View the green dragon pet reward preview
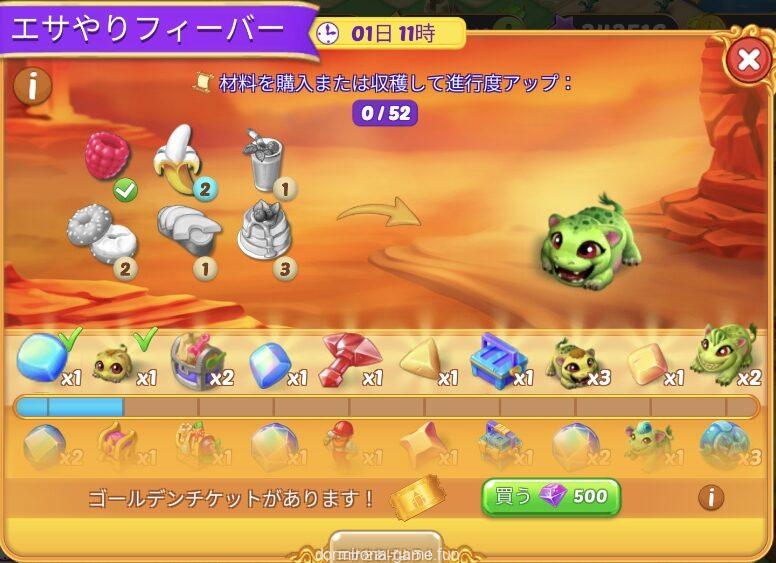The width and height of the screenshot is (776, 563). [x=591, y=246]
